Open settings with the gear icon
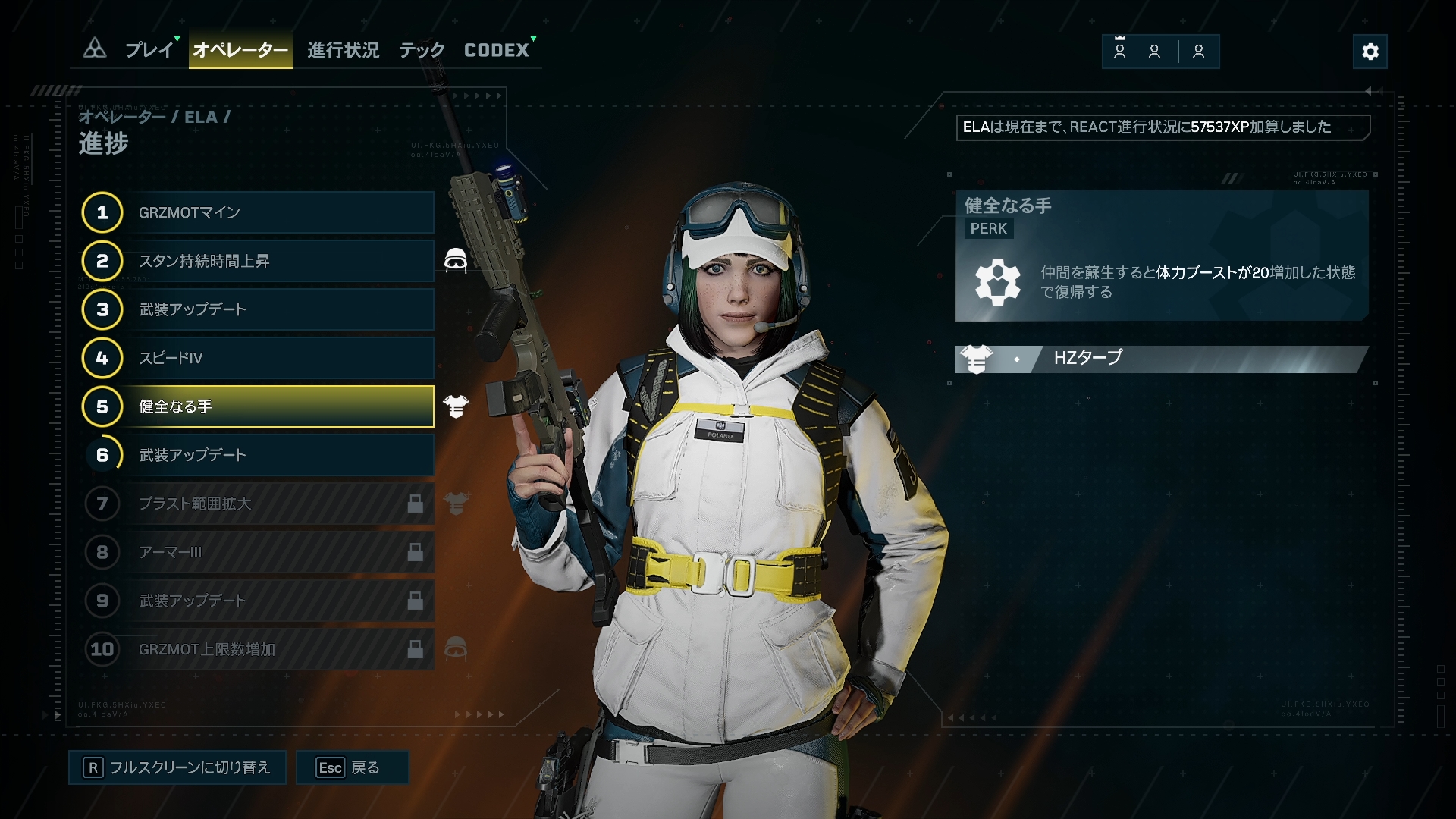The width and height of the screenshot is (1456, 819). (1370, 52)
